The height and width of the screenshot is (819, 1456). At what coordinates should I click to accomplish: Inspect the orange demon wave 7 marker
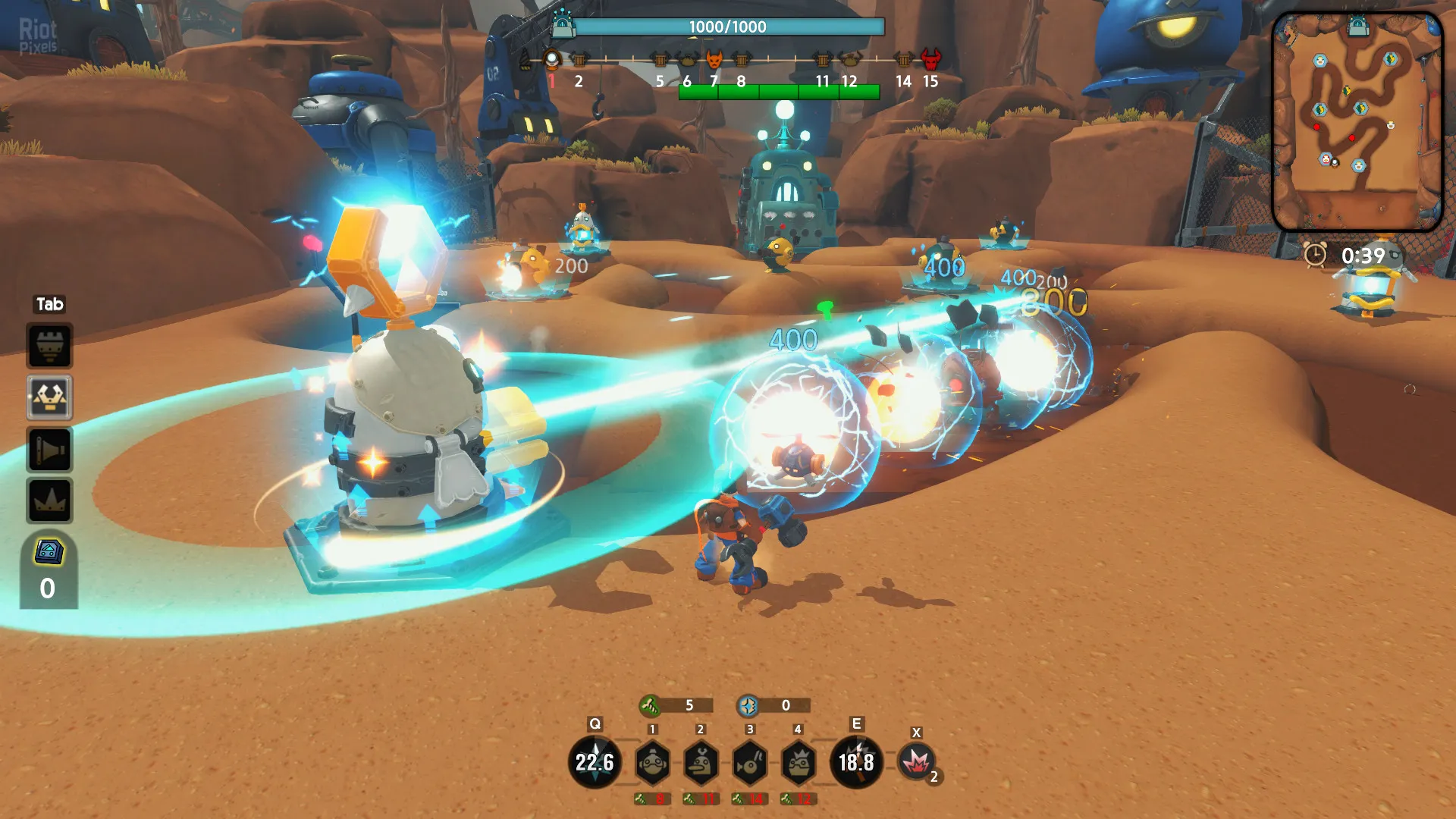click(714, 59)
